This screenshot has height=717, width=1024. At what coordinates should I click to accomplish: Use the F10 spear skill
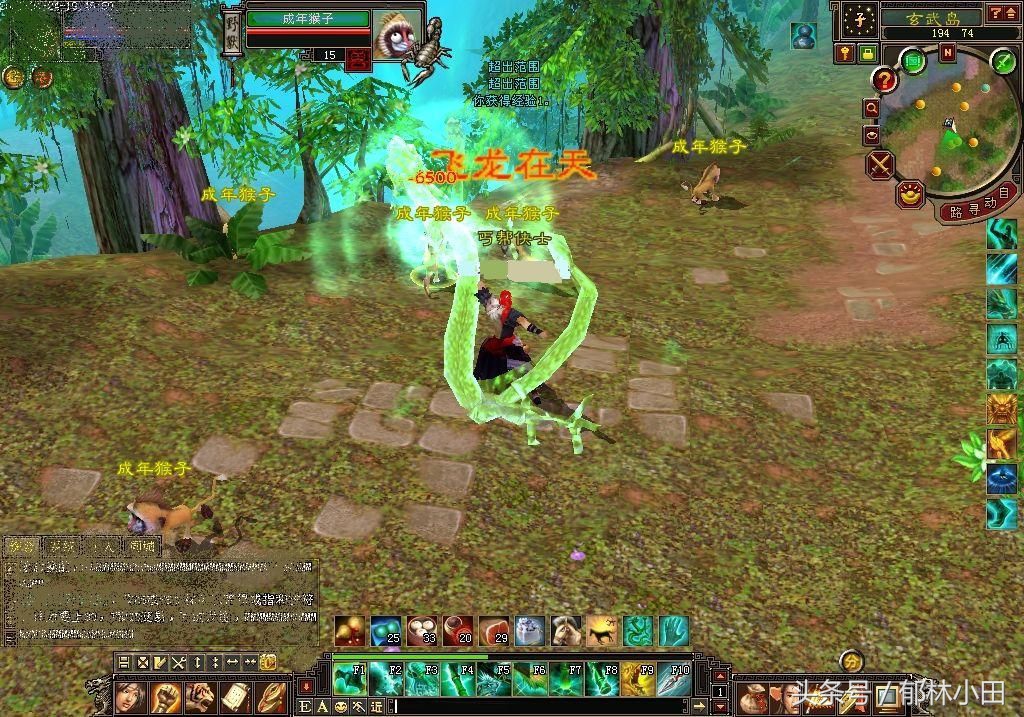click(x=673, y=679)
